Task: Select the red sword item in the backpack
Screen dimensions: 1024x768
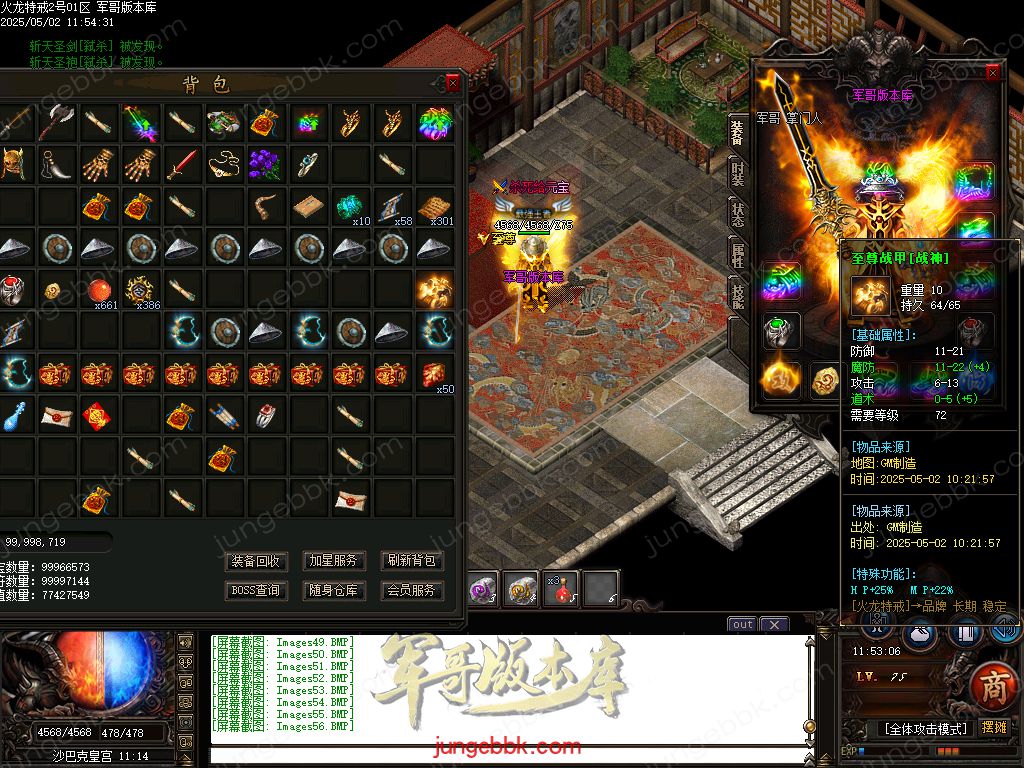Action: tap(181, 164)
